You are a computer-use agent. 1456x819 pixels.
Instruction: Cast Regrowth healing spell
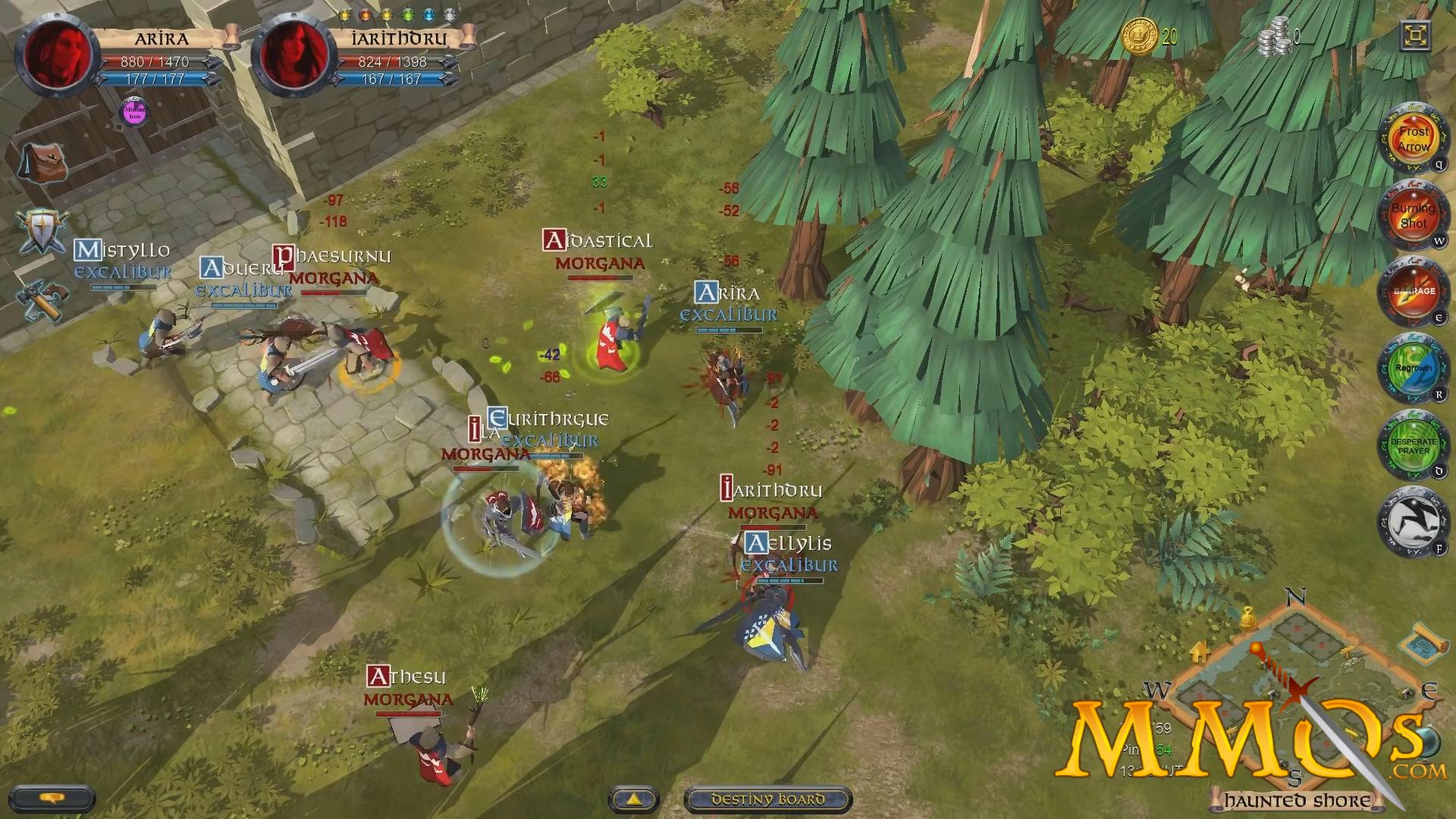pyautogui.click(x=1414, y=368)
